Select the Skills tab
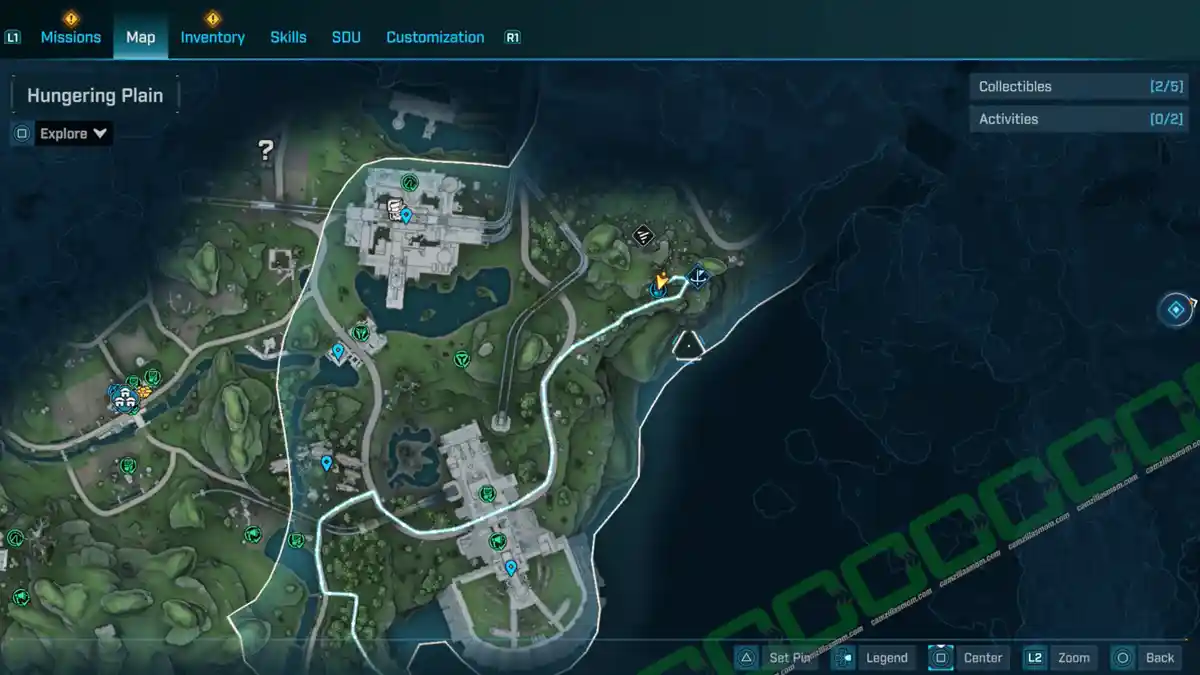Viewport: 1200px width, 675px height. point(288,37)
